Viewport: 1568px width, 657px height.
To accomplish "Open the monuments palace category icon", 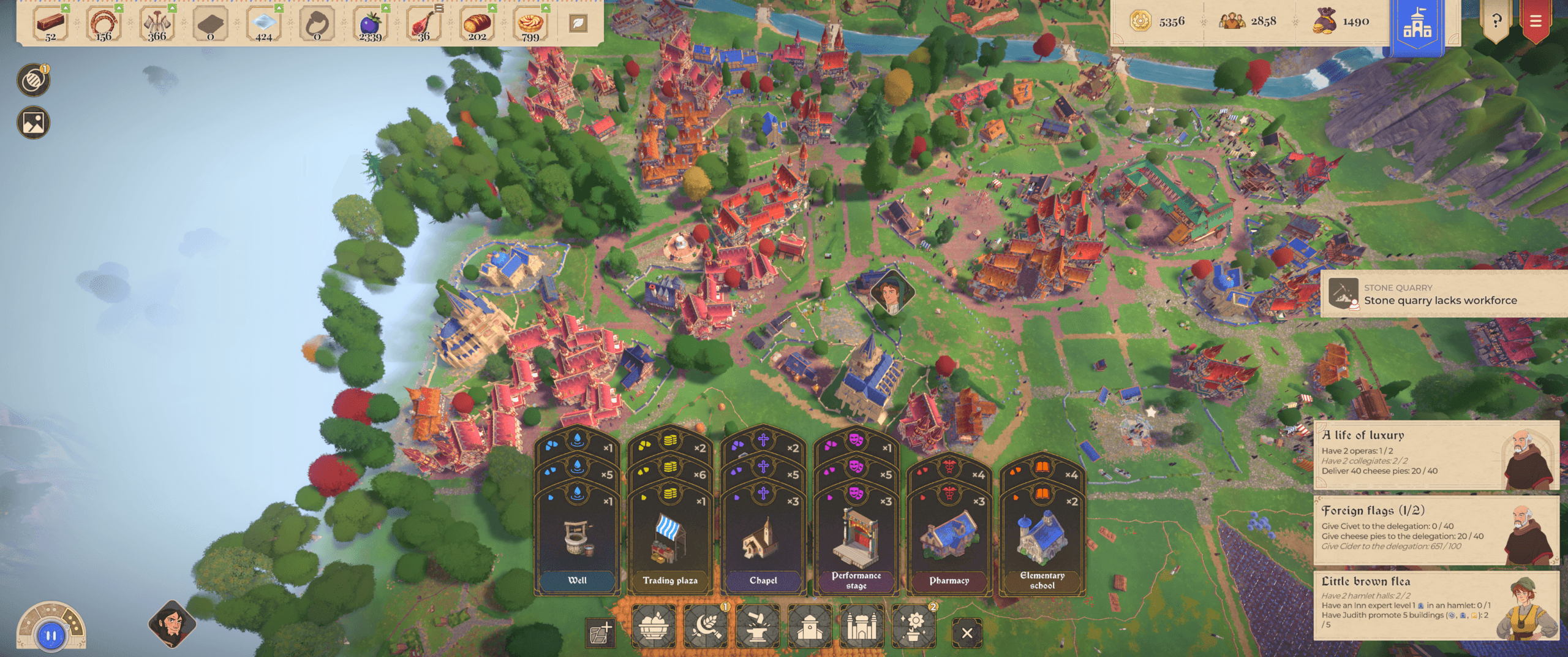I will tap(862, 626).
